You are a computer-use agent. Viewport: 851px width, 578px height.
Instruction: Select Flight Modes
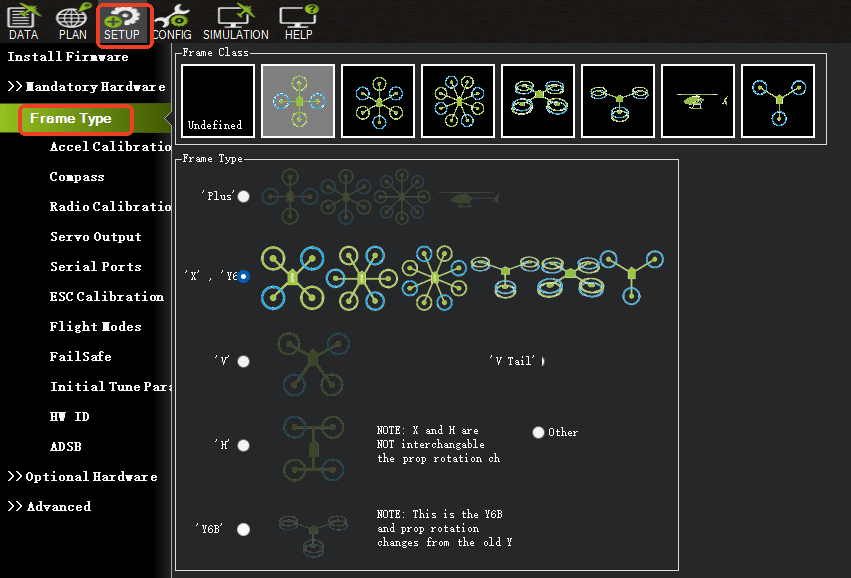pos(95,327)
